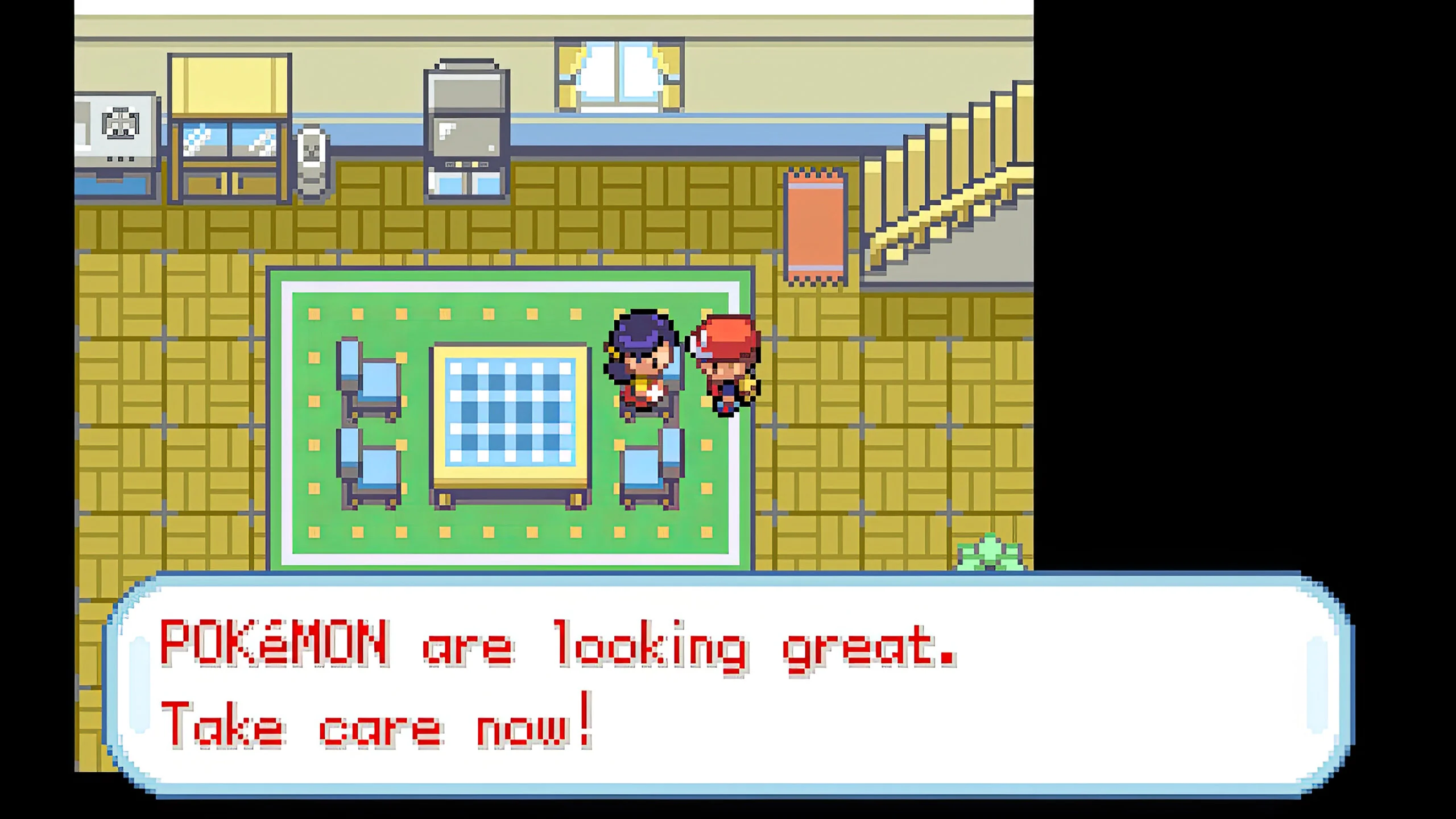Image resolution: width=1456 pixels, height=819 pixels.
Task: Select Mom sprite with dark hair
Action: (x=643, y=364)
